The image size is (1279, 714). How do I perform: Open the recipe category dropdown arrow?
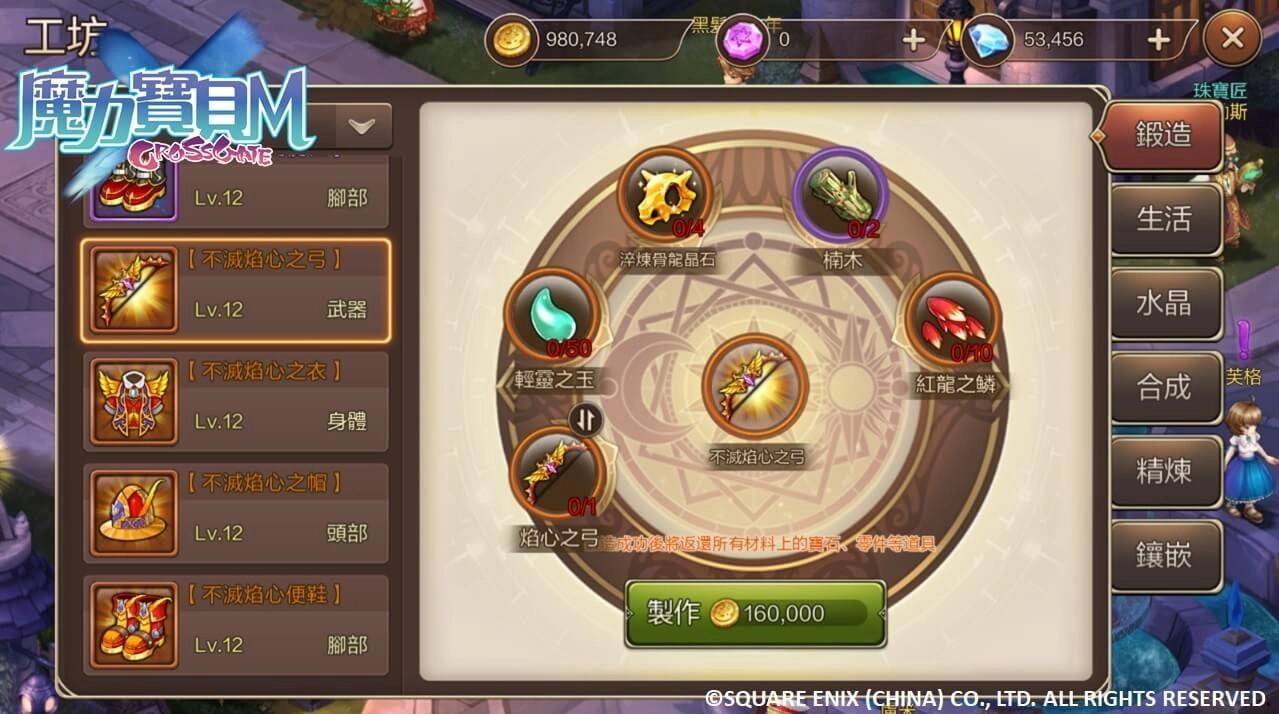(x=361, y=126)
